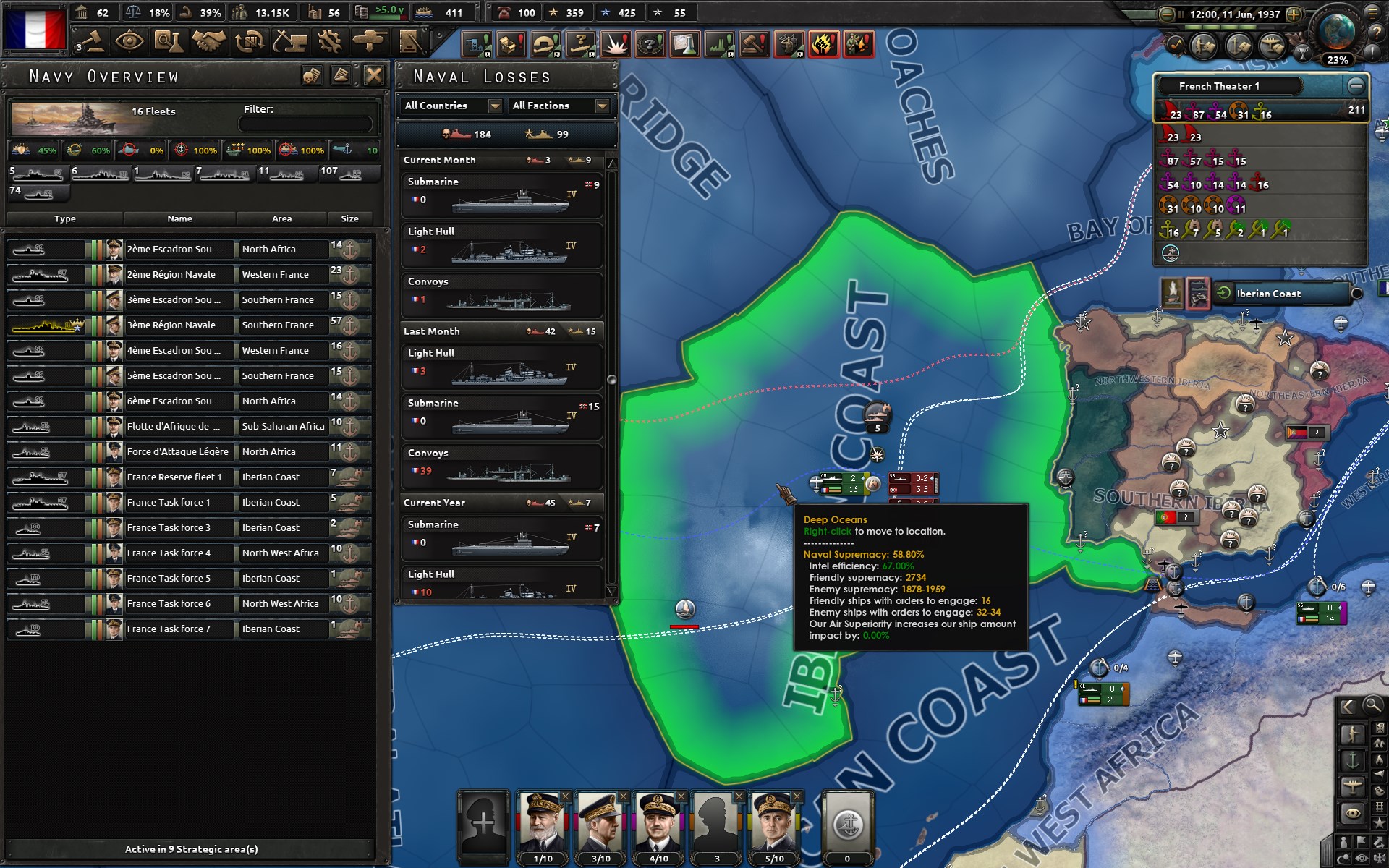
Task: Select the France Reserve fleet 1 entry
Action: (178, 477)
